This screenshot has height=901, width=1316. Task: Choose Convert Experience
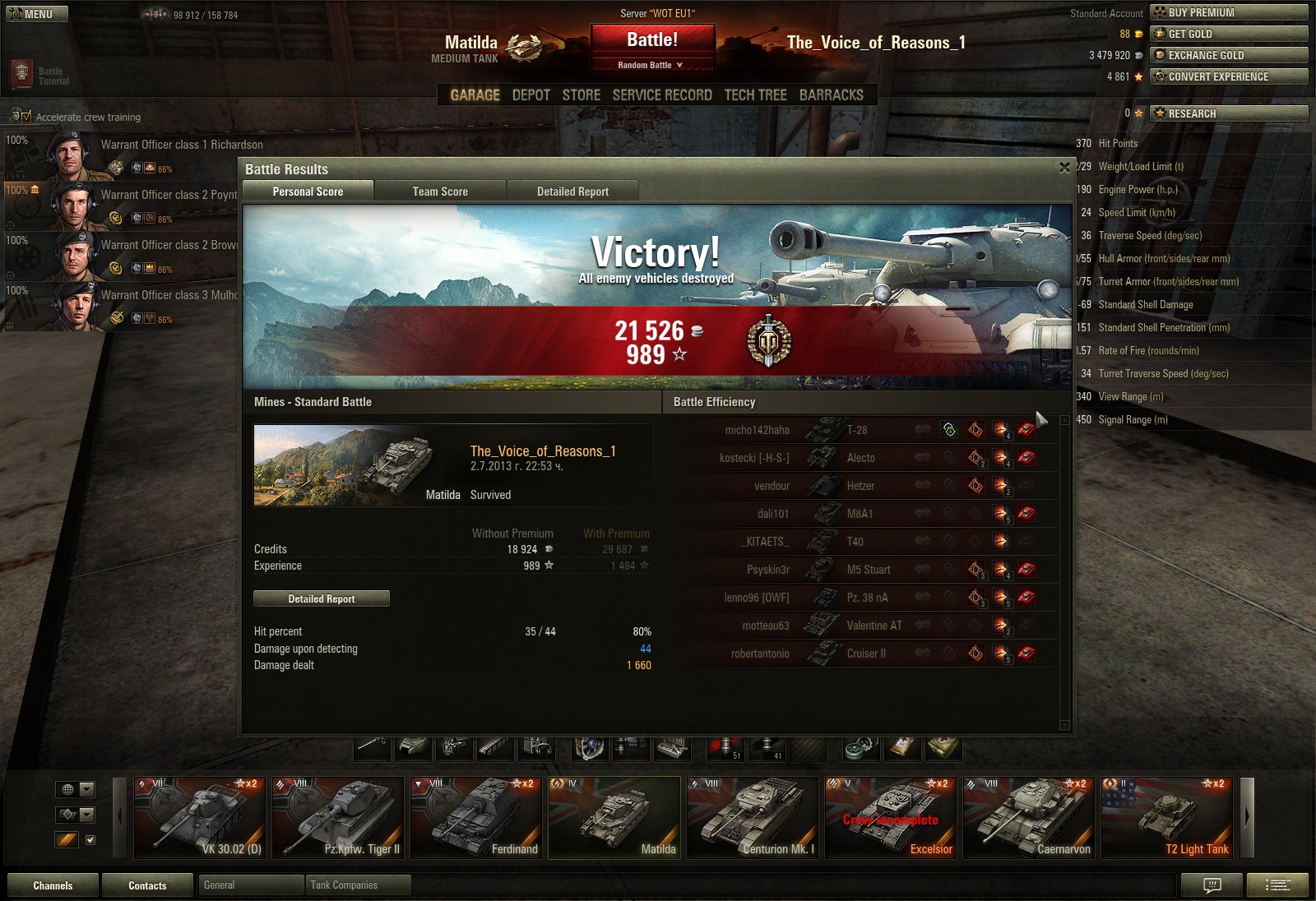pyautogui.click(x=1229, y=76)
